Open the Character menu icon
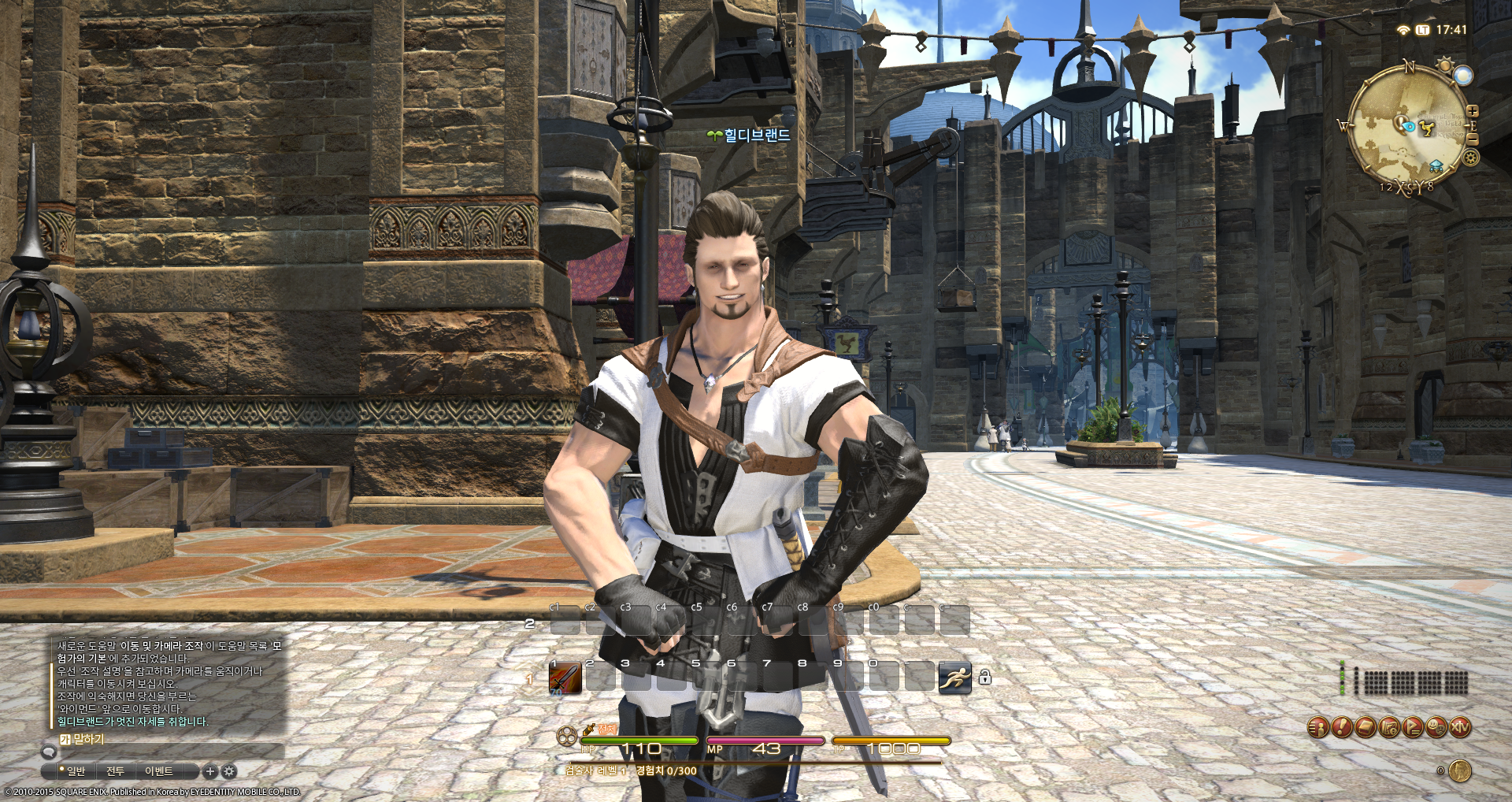This screenshot has width=1512, height=802. (1317, 727)
